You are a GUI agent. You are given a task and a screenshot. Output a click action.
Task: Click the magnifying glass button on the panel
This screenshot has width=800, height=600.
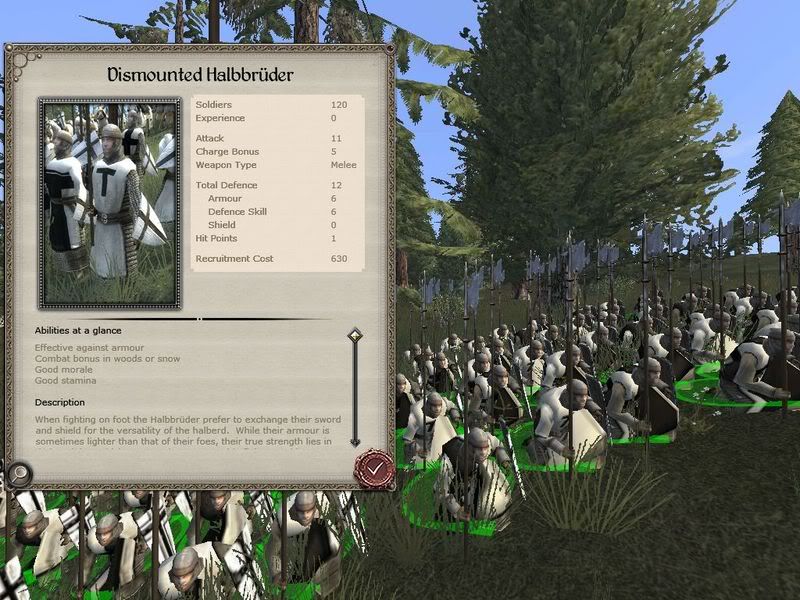coord(17,474)
